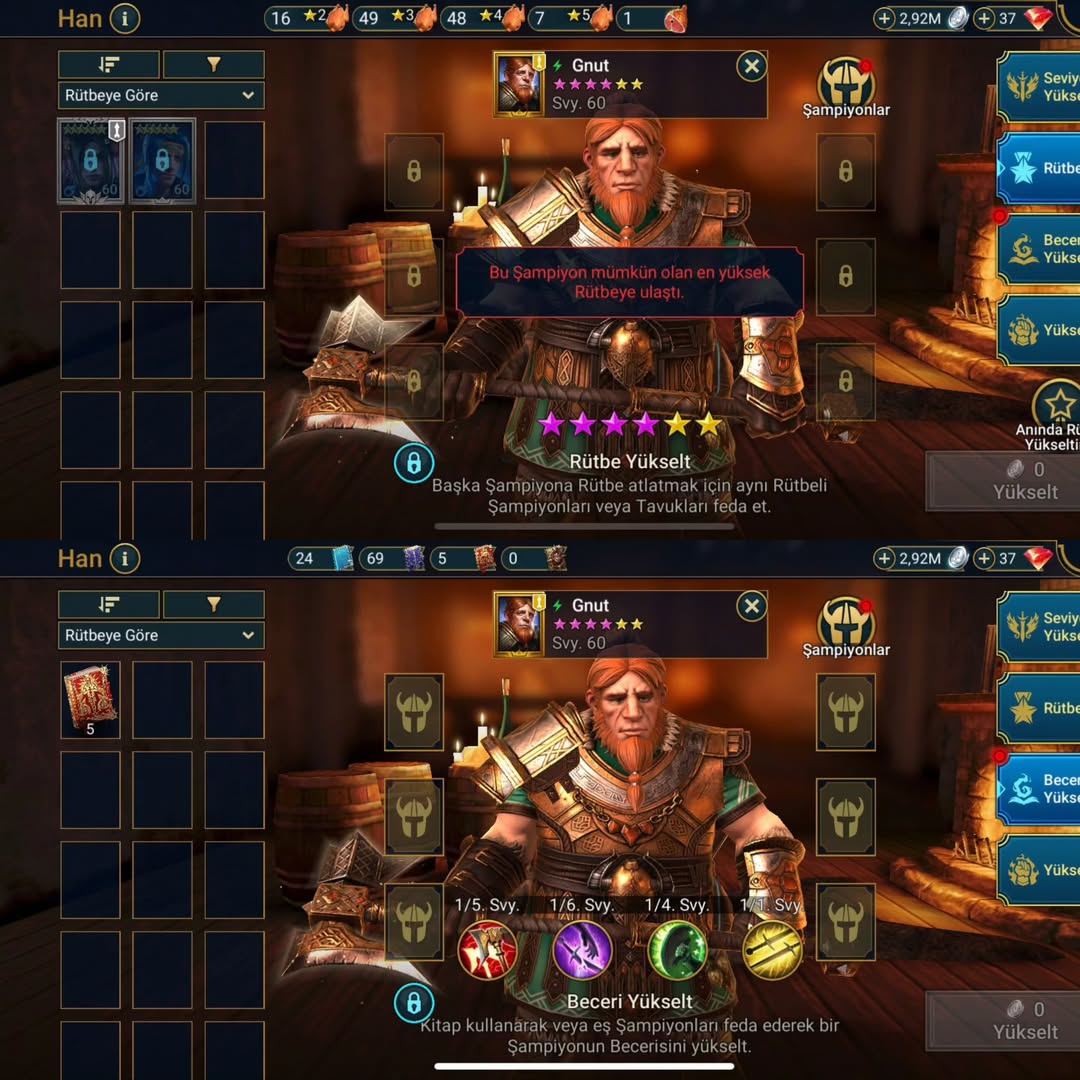
Task: Select the purple skill icon labeled 1/6 Svy.
Action: [x=582, y=949]
